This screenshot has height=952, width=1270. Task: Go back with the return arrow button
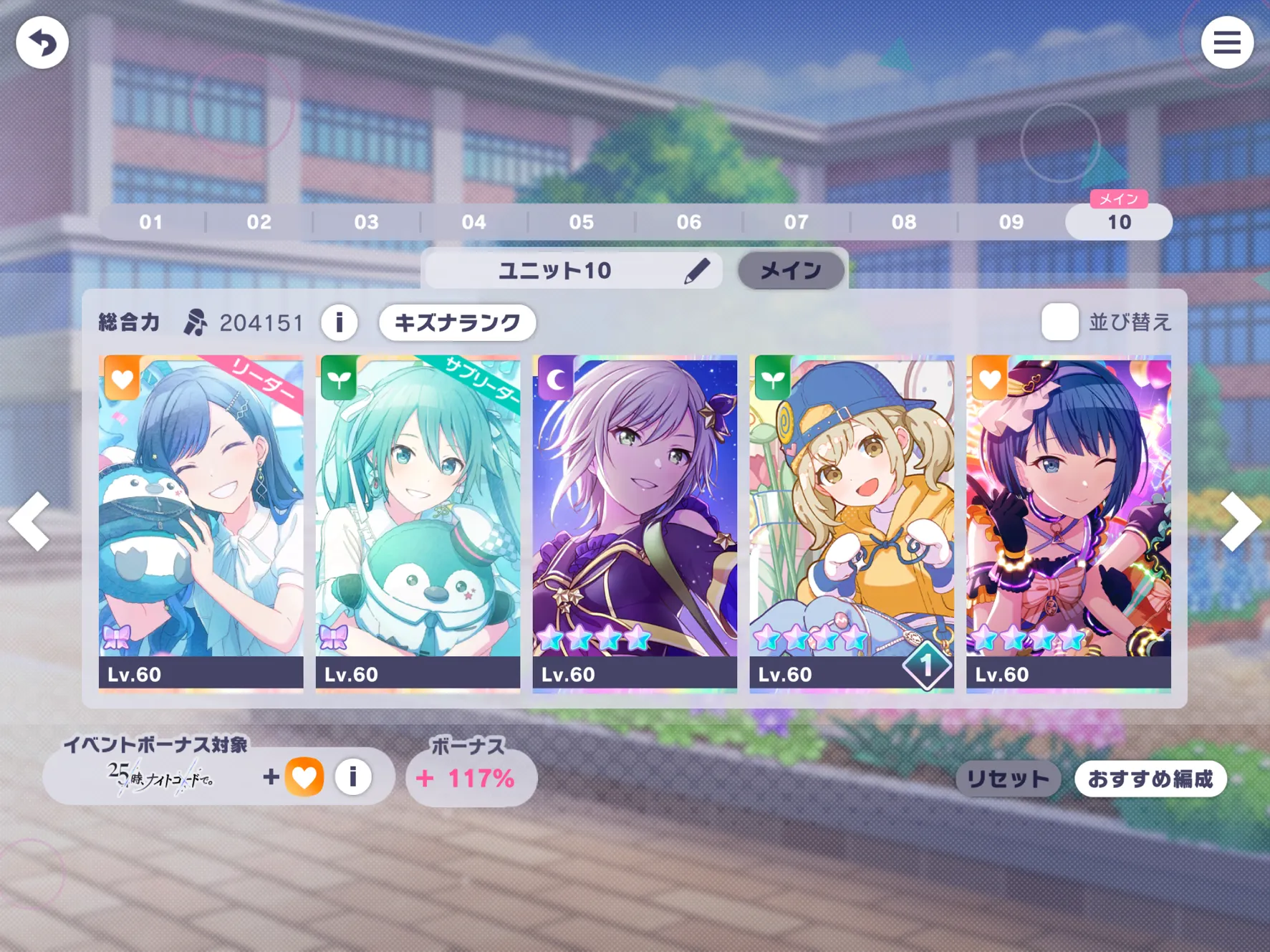pyautogui.click(x=42, y=43)
